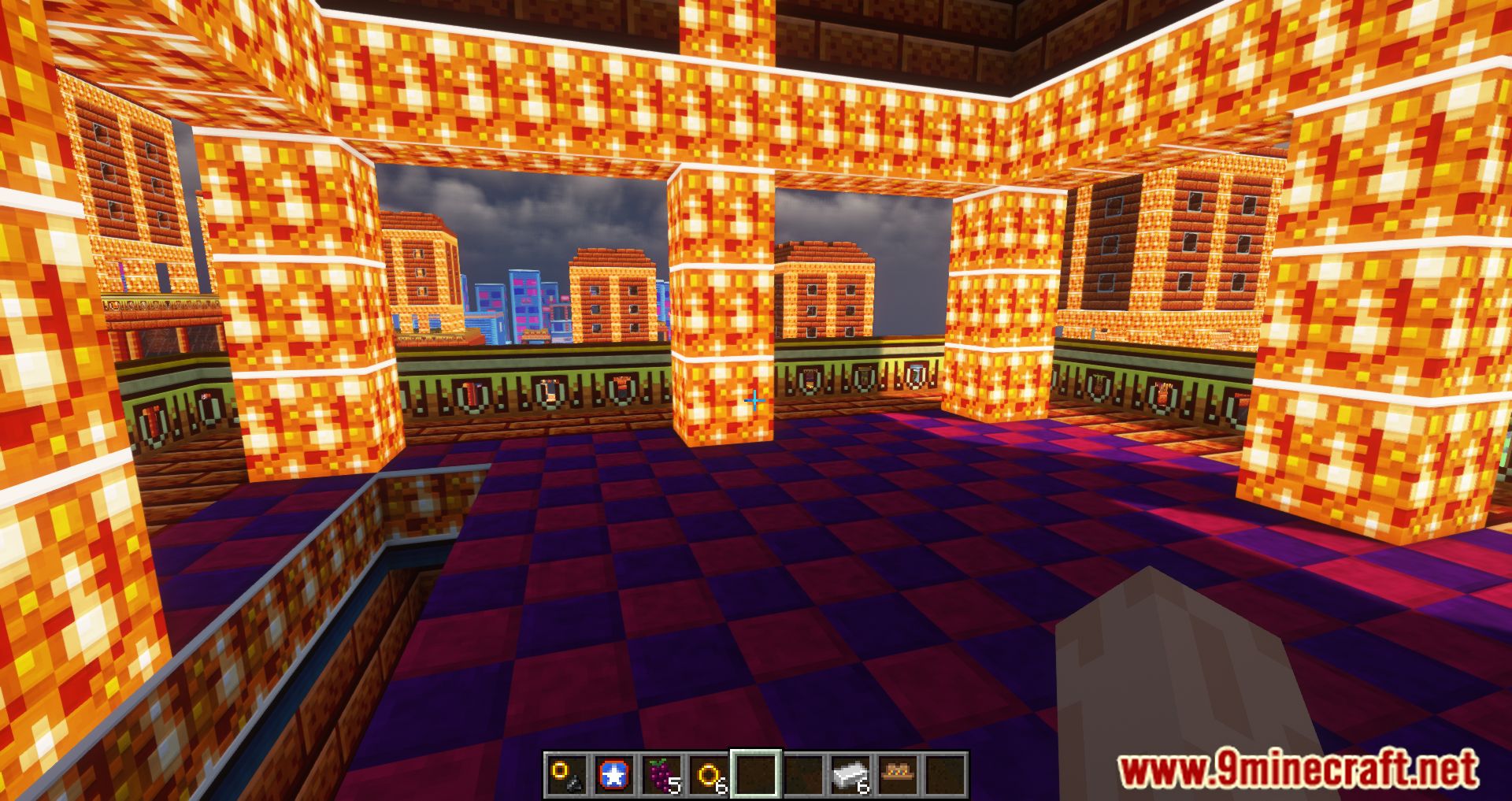Select the blue star shield item in hotbar
Screen dimensions: 1512x801
614,776
